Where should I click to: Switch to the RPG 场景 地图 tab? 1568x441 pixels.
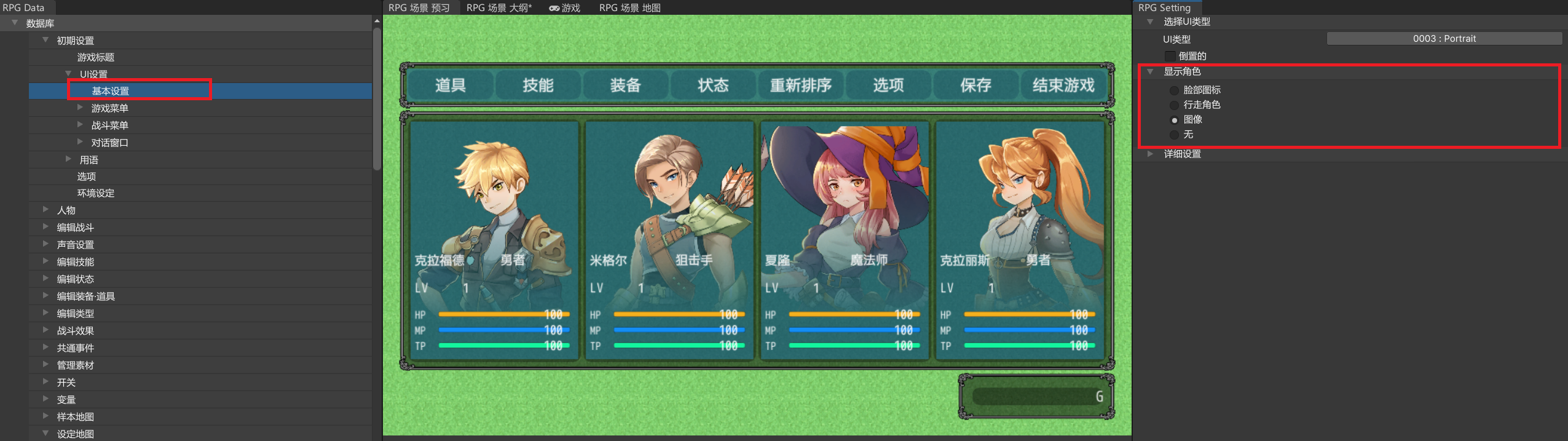click(629, 8)
